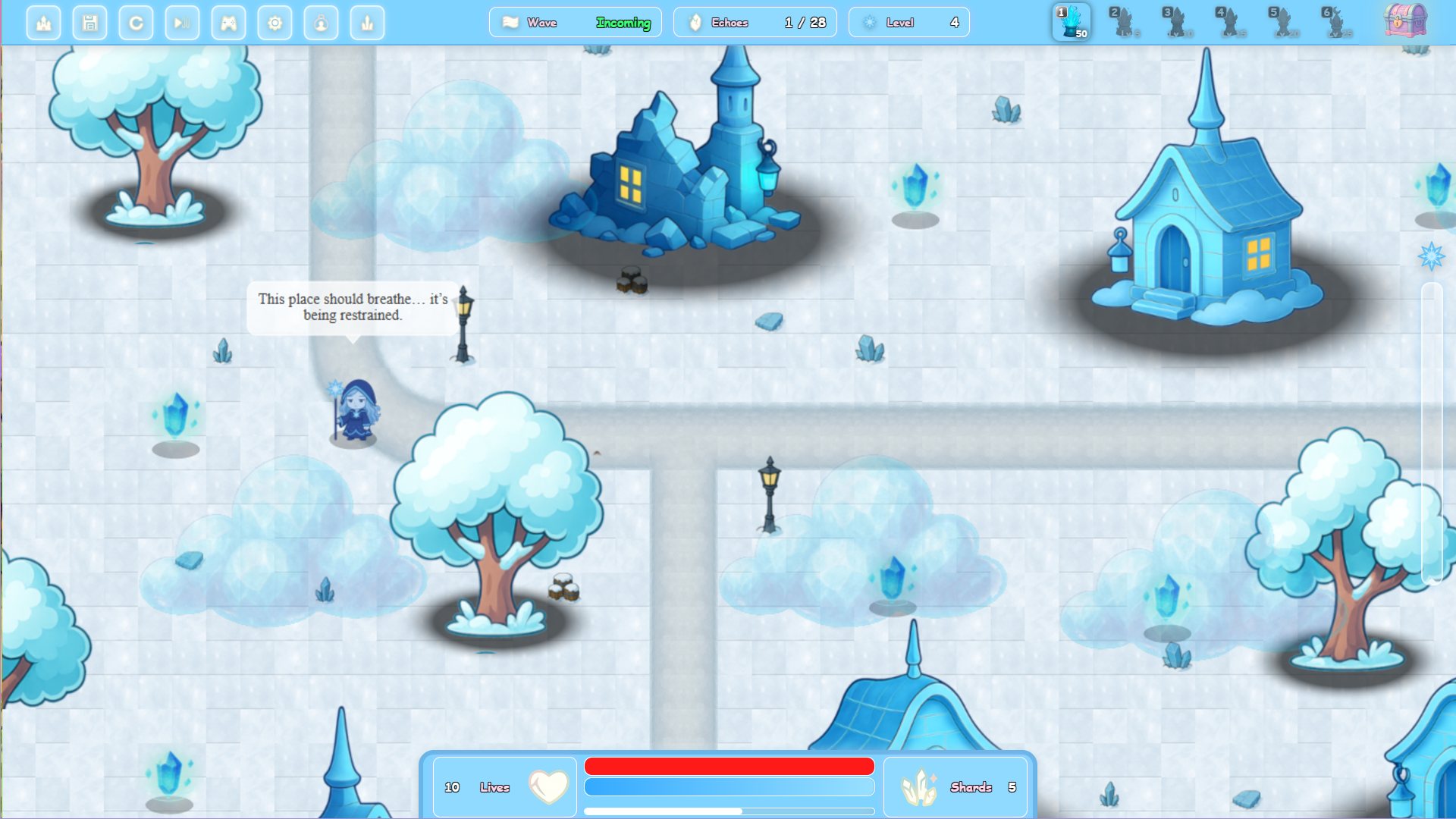View the player profile icon
Viewport: 1456px width, 819px height.
pyautogui.click(x=321, y=23)
